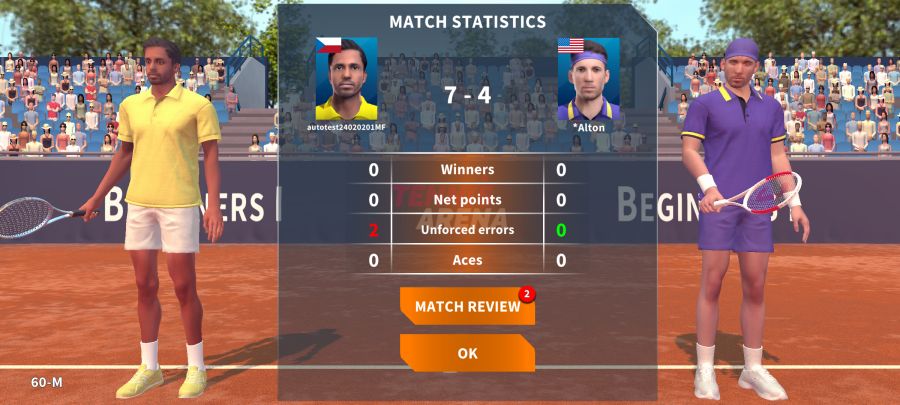Open the Match Review
This screenshot has width=900, height=405.
click(467, 306)
